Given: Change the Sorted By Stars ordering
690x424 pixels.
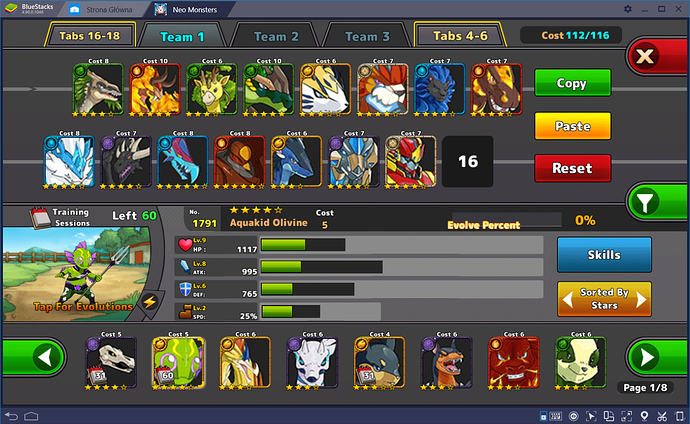Looking at the screenshot, I should tap(604, 298).
